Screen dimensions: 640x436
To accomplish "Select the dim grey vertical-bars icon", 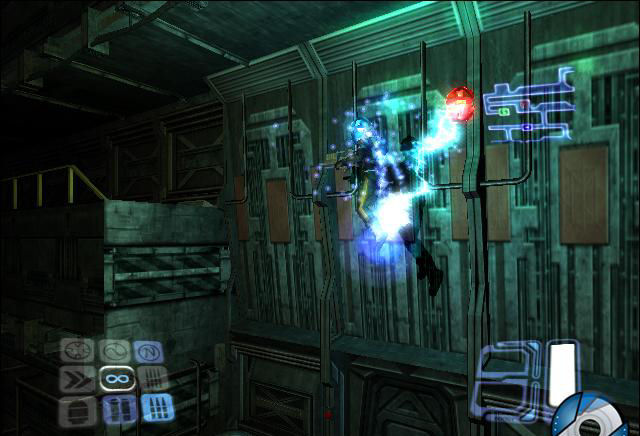I will pos(150,379).
